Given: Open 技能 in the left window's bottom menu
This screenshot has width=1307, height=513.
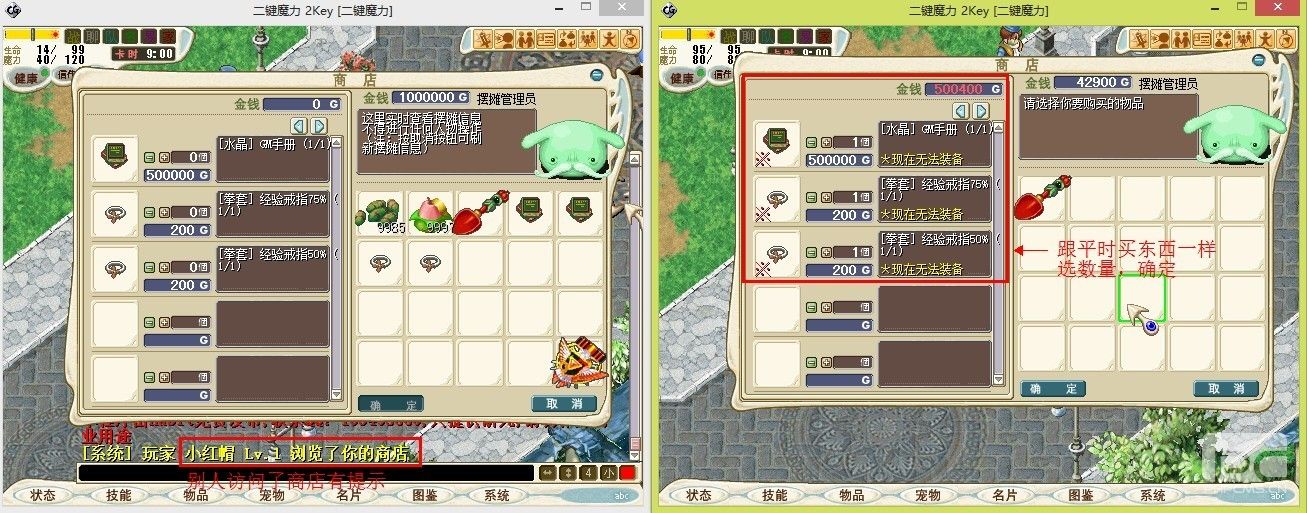Looking at the screenshot, I should (119, 495).
